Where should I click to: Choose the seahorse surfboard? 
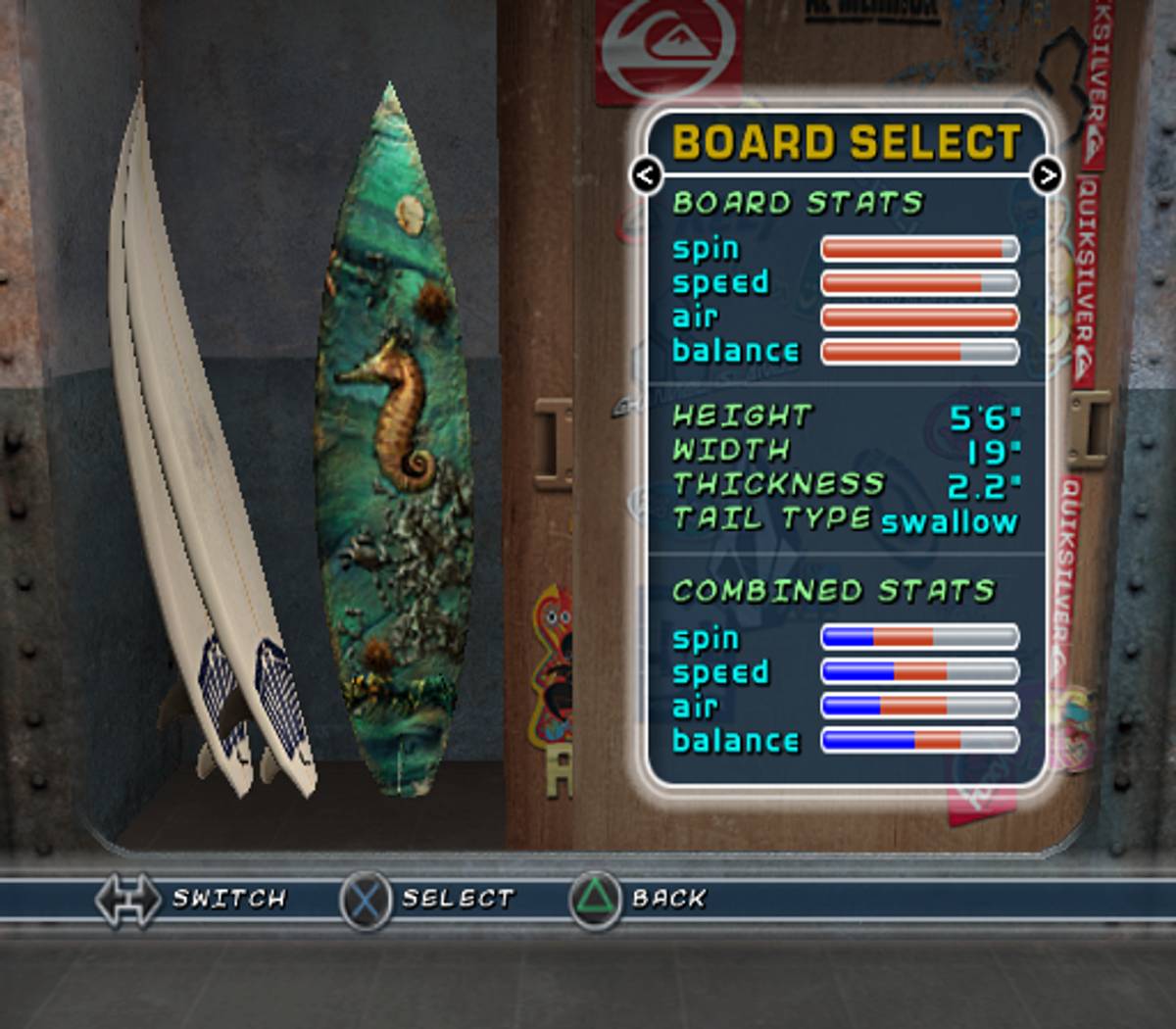392,441
